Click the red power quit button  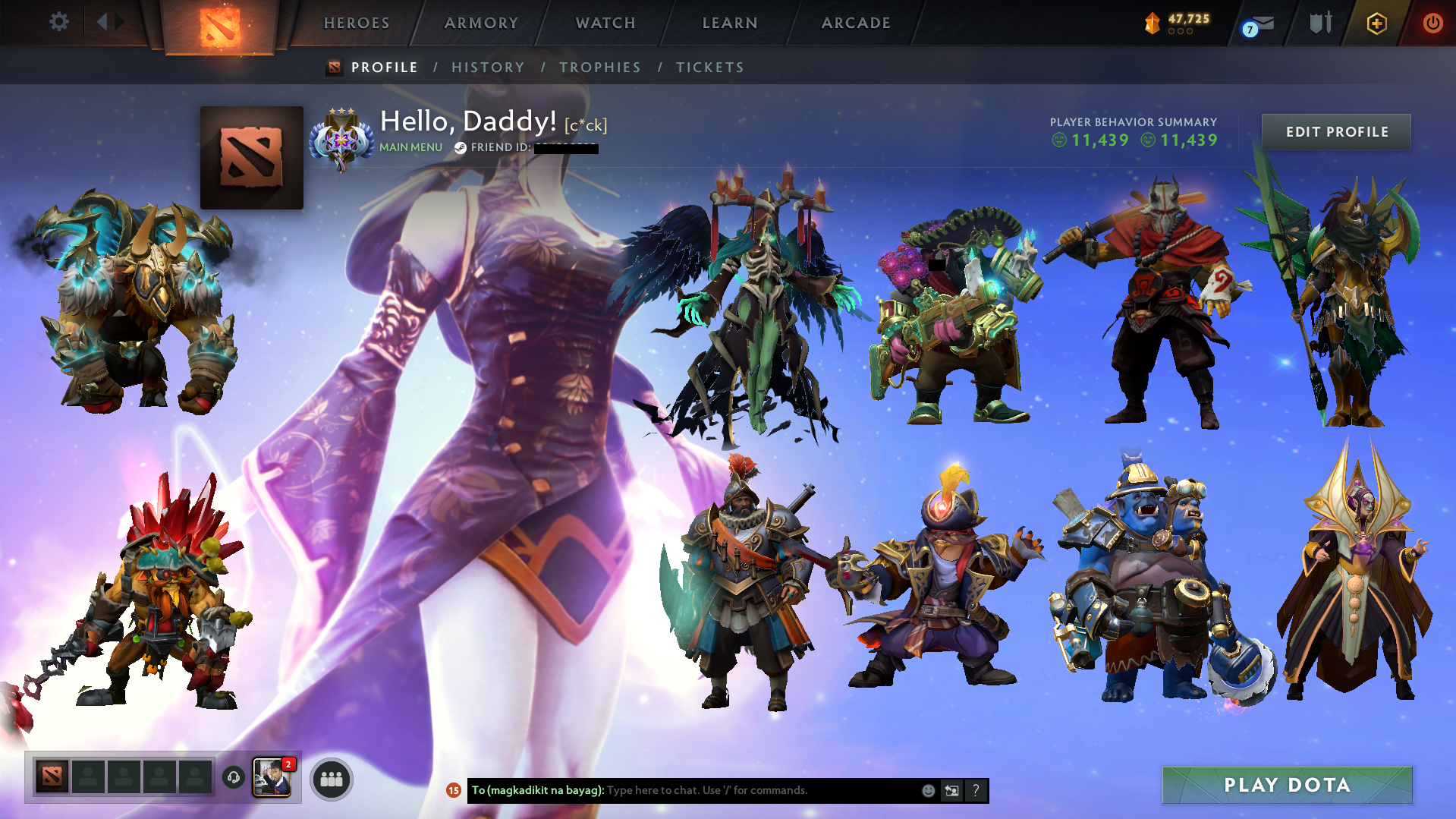coord(1432,23)
